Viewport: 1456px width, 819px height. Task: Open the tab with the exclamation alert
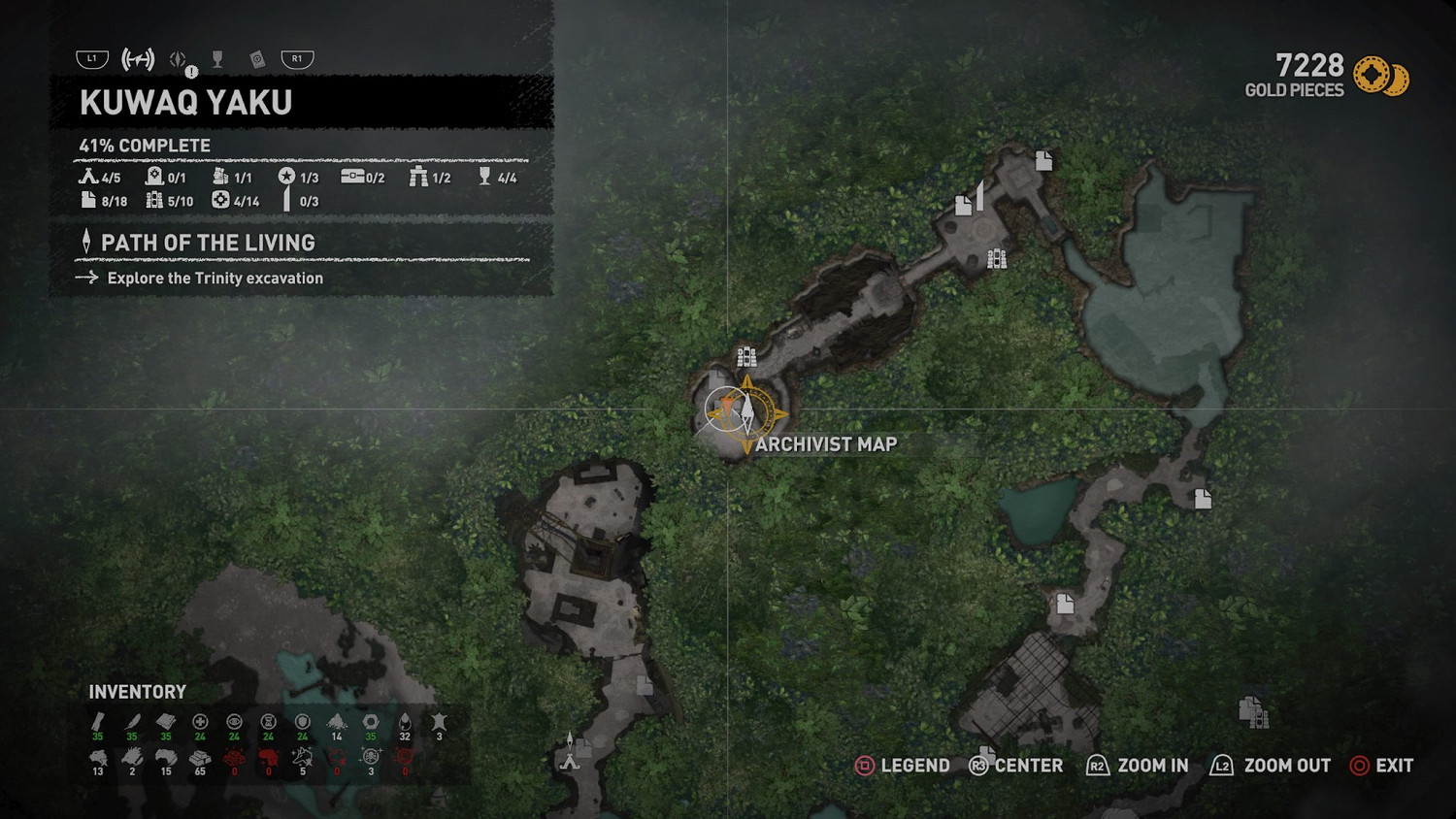tap(181, 61)
